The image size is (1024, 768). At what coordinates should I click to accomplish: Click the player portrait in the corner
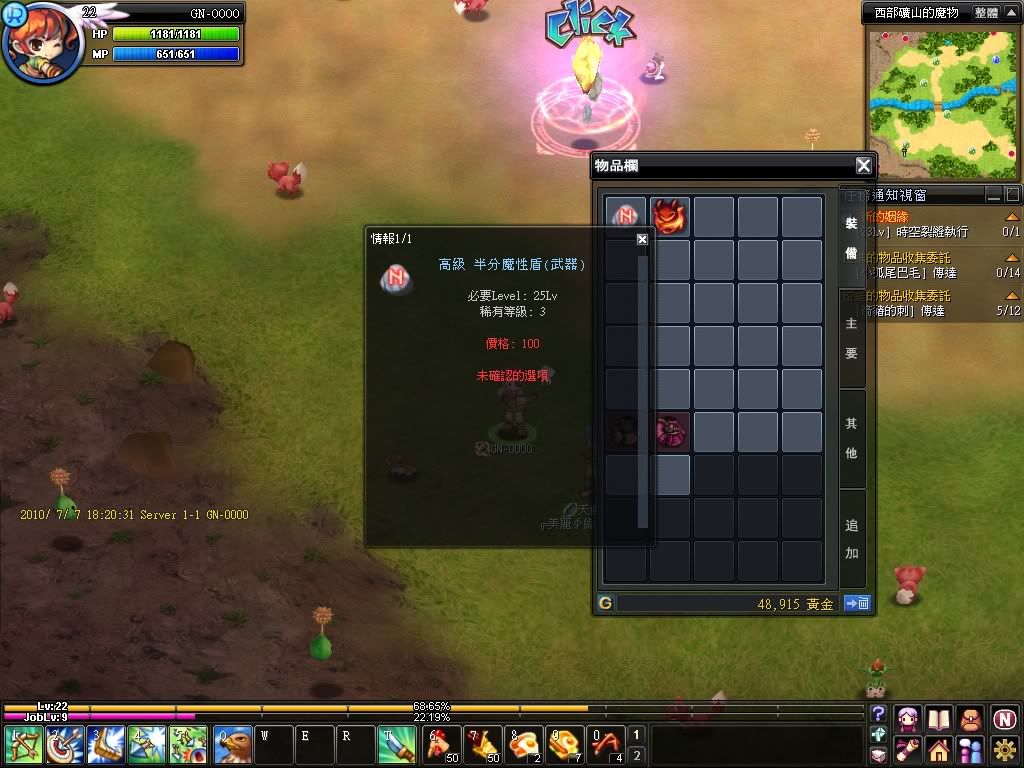tap(42, 44)
